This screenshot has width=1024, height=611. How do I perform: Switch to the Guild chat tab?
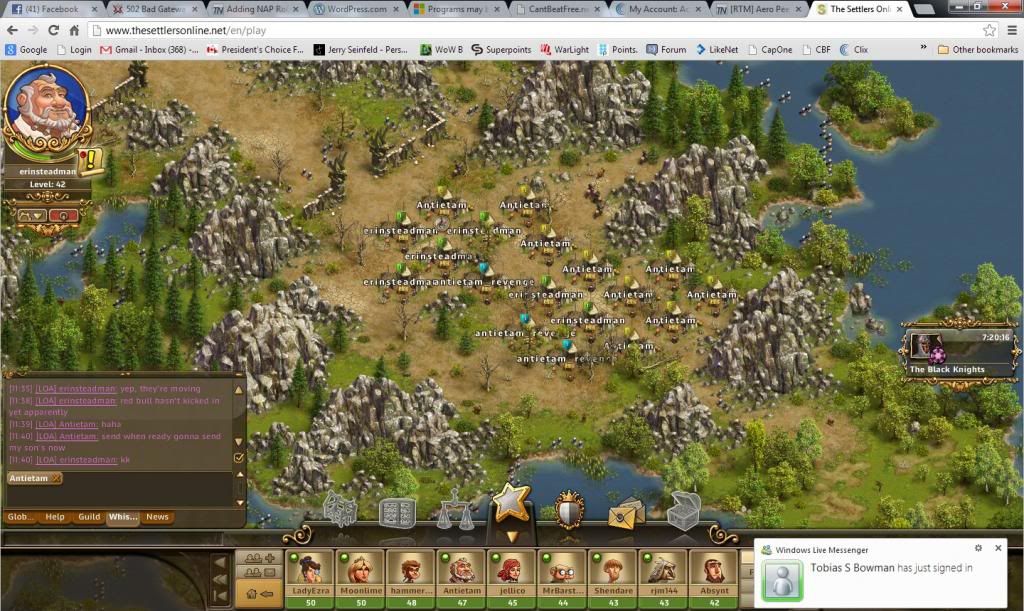(x=89, y=517)
